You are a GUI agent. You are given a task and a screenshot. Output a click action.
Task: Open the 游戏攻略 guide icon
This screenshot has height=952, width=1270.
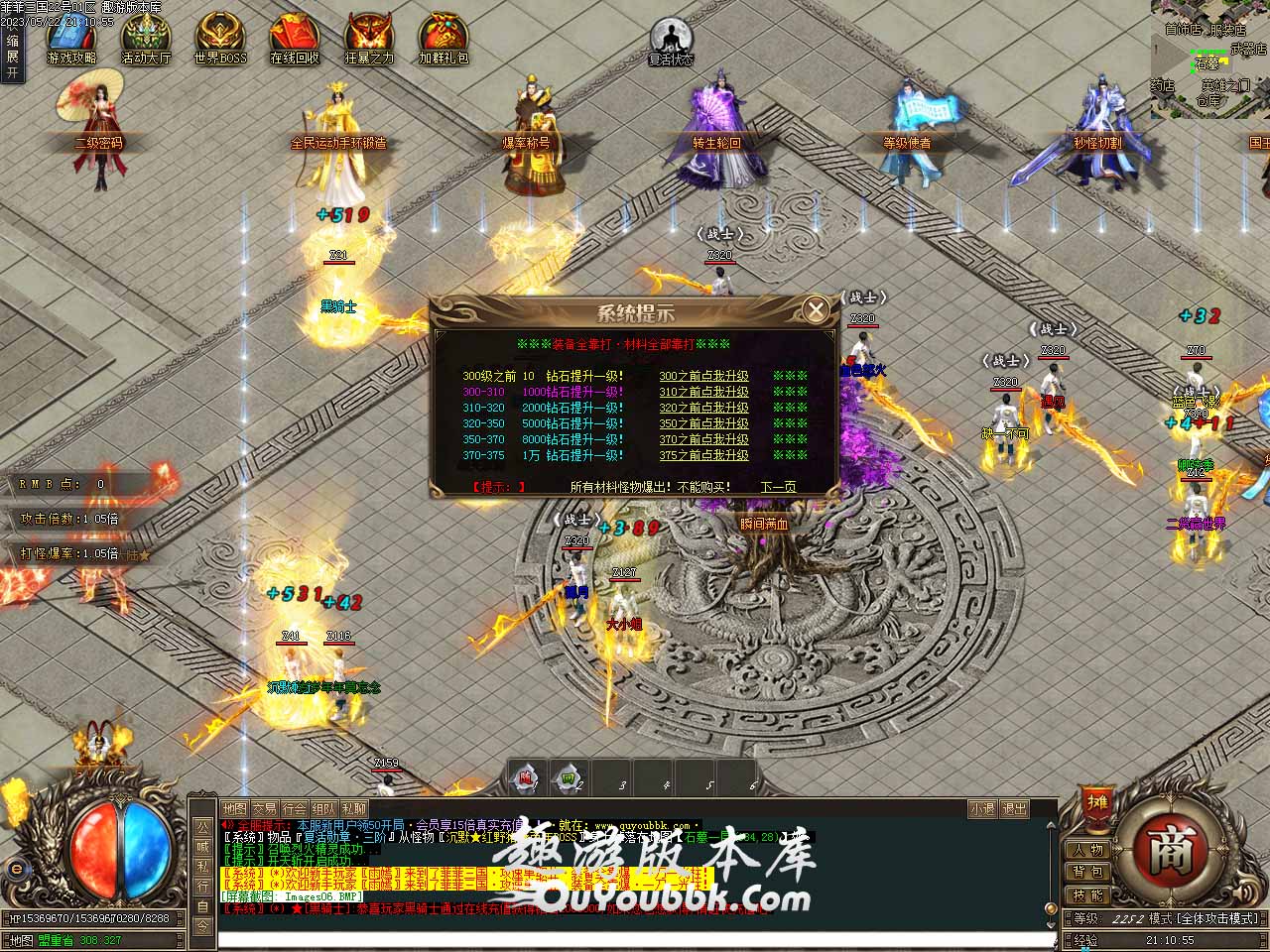click(x=70, y=39)
